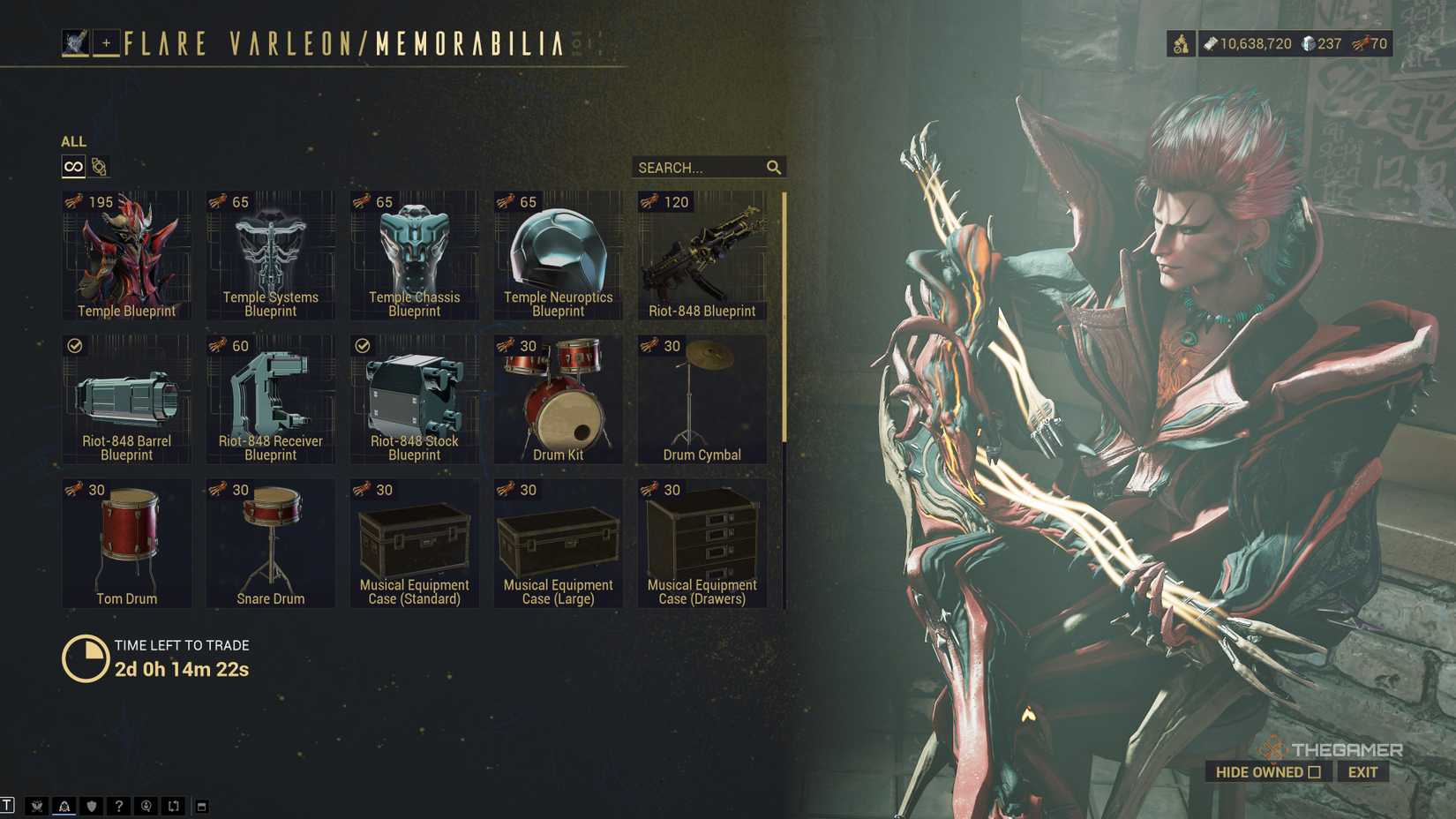
Task: Click the shield icon in the bottom taskbar
Action: coord(91,805)
